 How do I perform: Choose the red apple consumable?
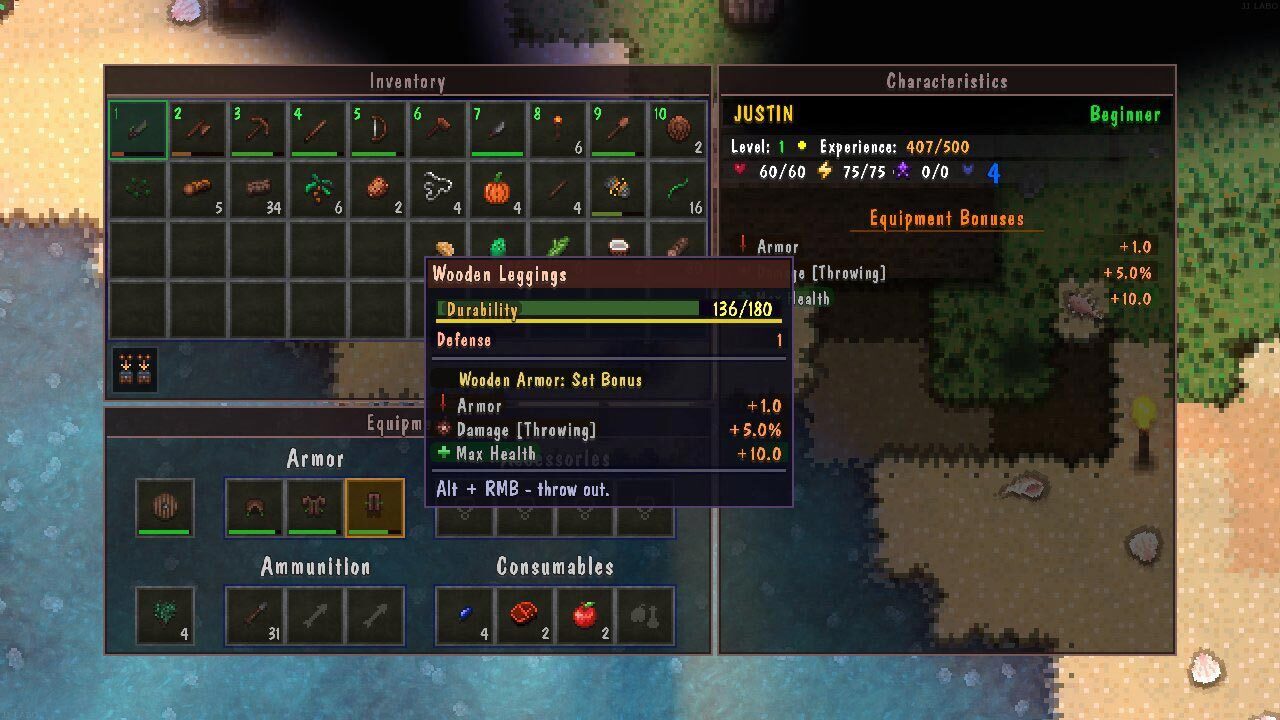(584, 615)
